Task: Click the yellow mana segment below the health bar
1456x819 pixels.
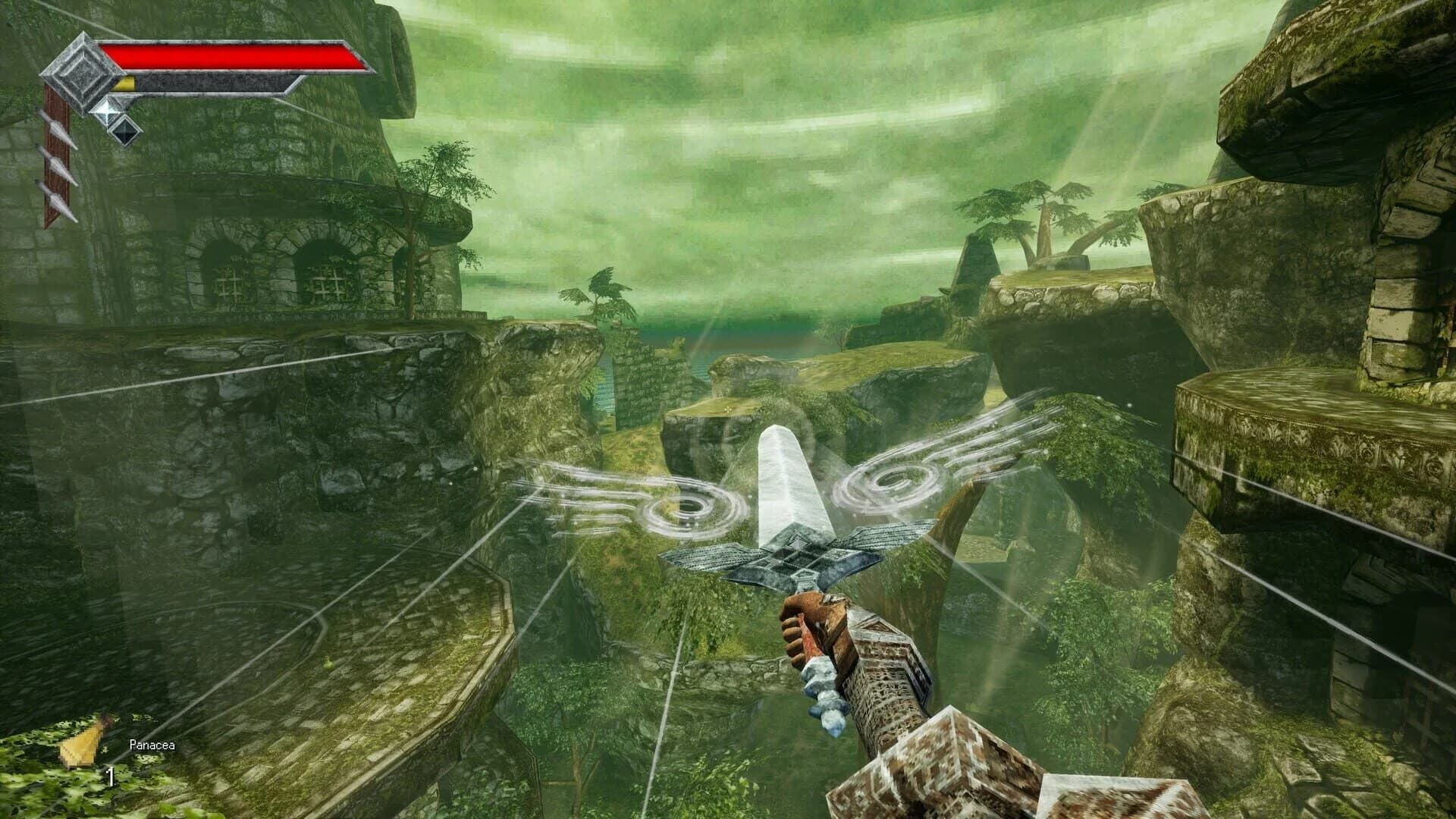Action: (x=125, y=83)
